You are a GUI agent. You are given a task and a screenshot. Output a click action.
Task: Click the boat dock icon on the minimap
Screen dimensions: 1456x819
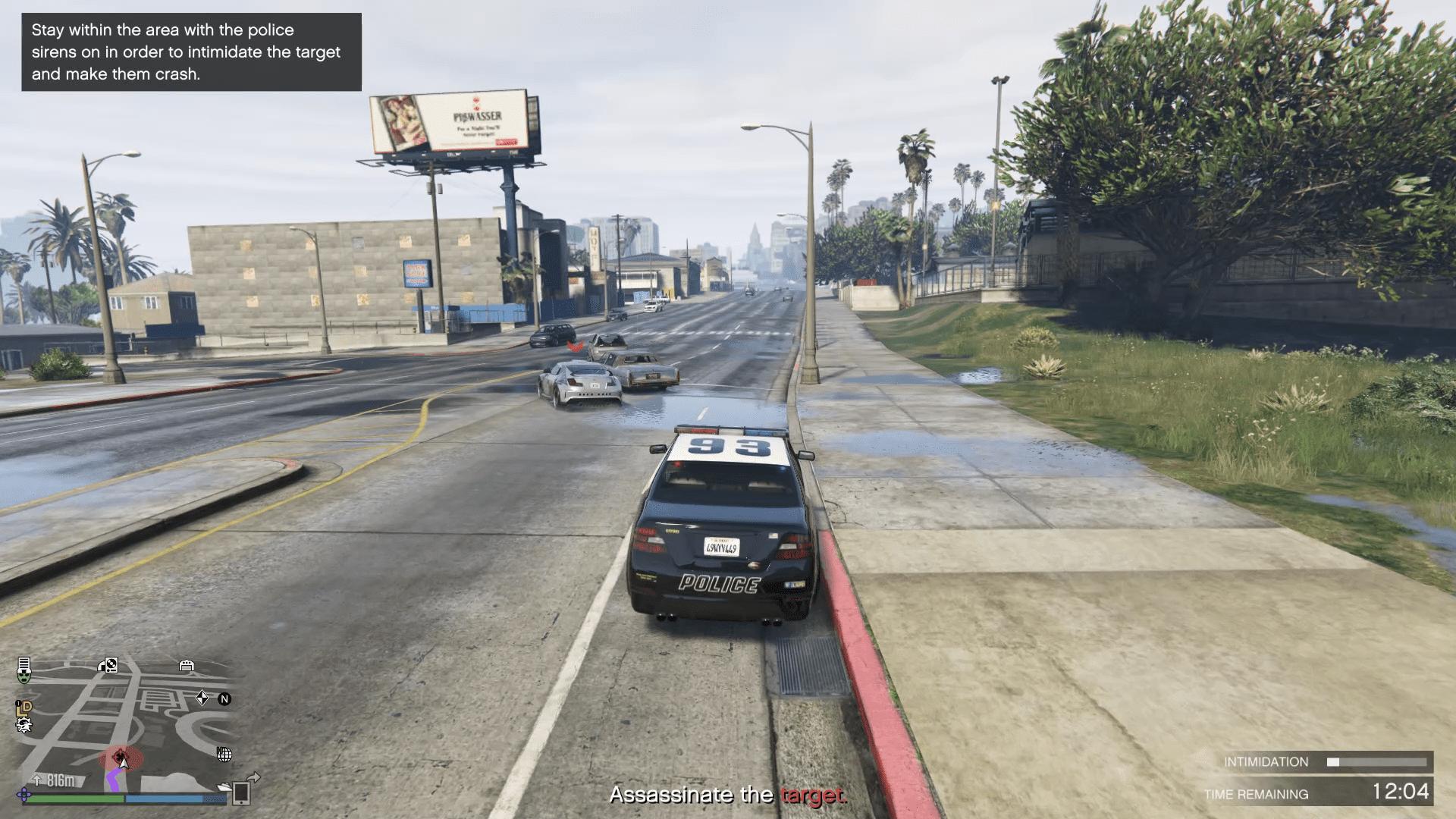(x=224, y=786)
